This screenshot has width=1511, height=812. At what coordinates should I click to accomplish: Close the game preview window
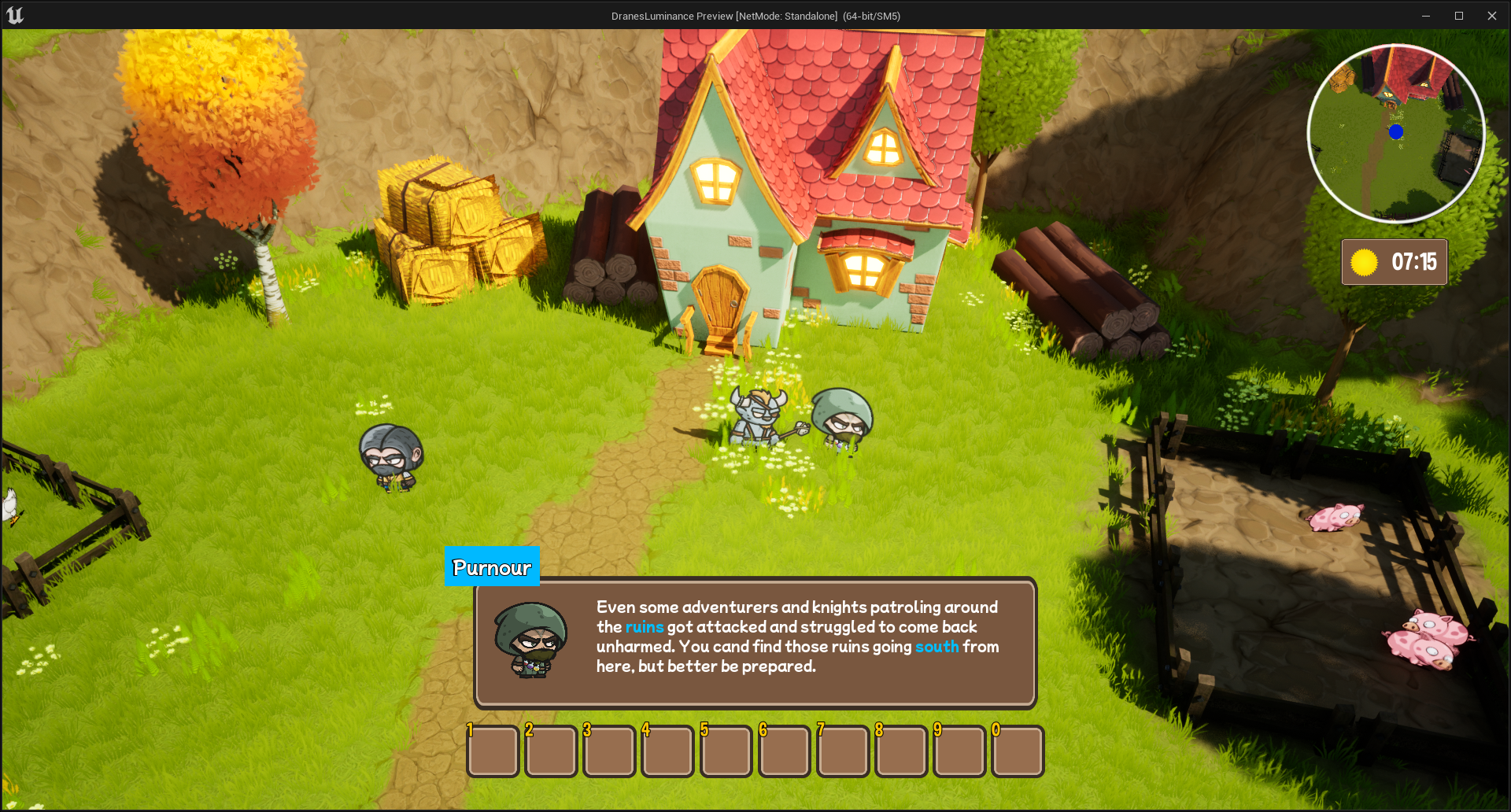(x=1491, y=16)
